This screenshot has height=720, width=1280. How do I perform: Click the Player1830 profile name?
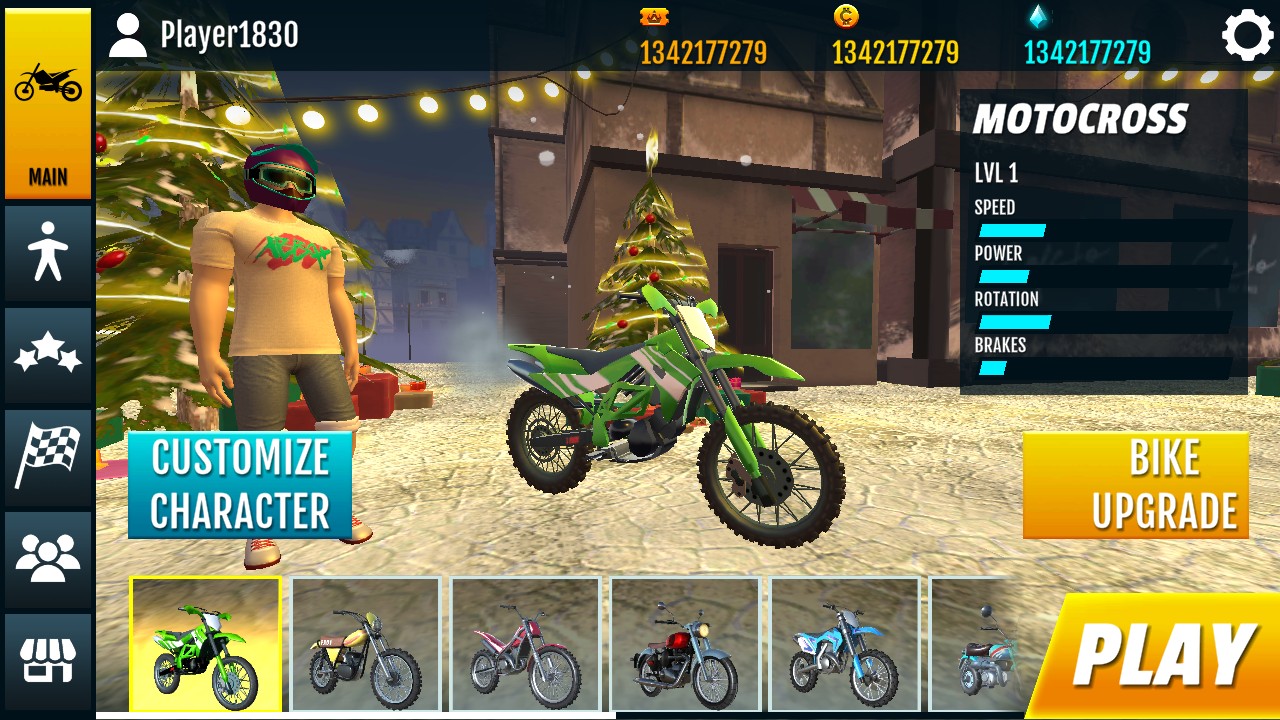[228, 36]
